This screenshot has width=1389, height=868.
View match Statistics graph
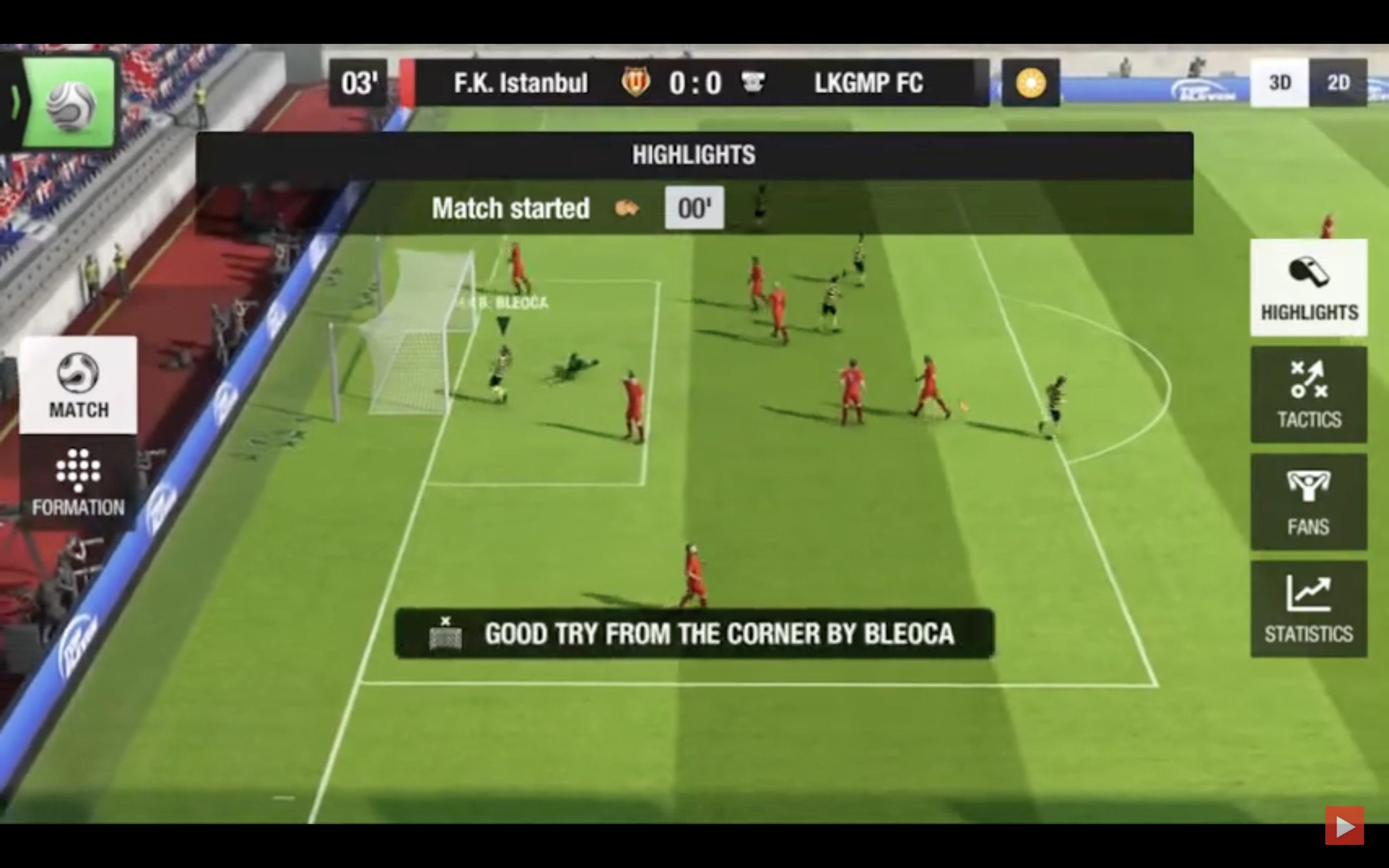1308,606
